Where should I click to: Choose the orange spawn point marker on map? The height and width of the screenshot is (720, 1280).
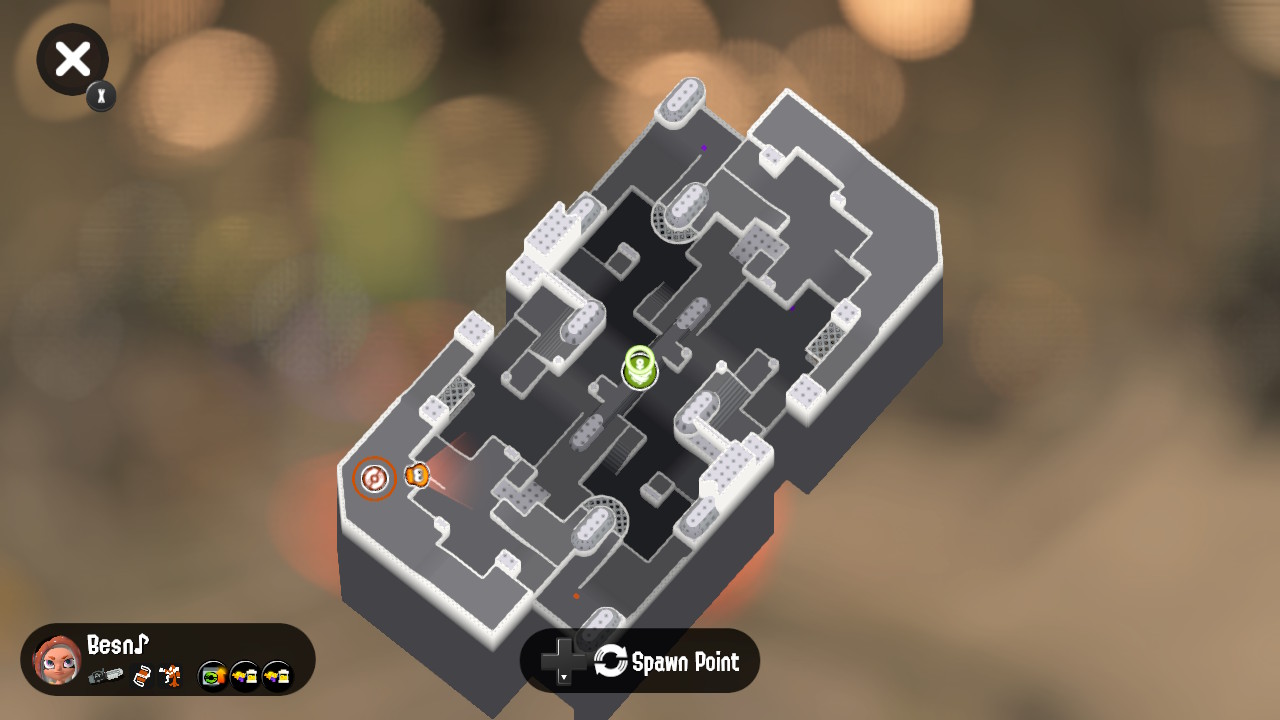(375, 479)
